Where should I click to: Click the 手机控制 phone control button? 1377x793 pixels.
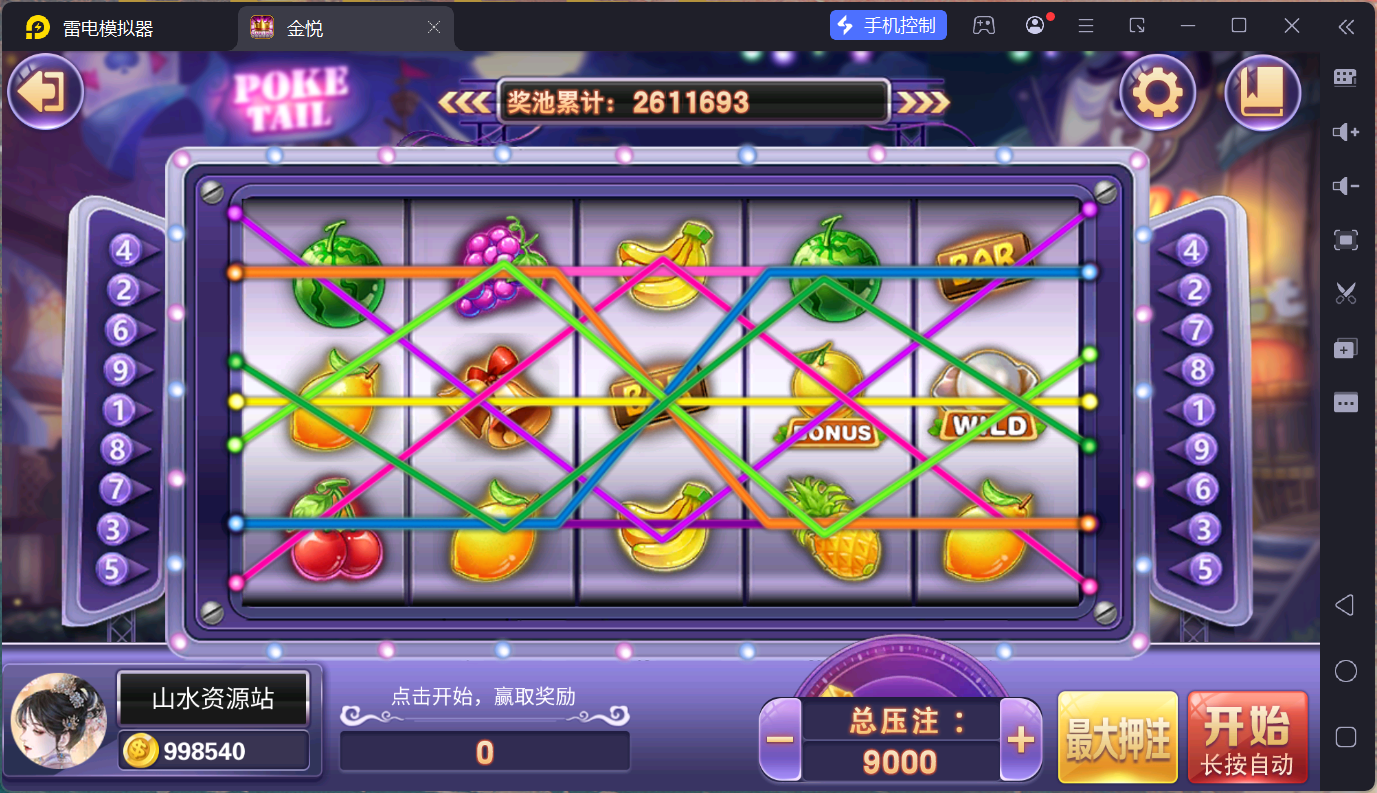tap(888, 26)
